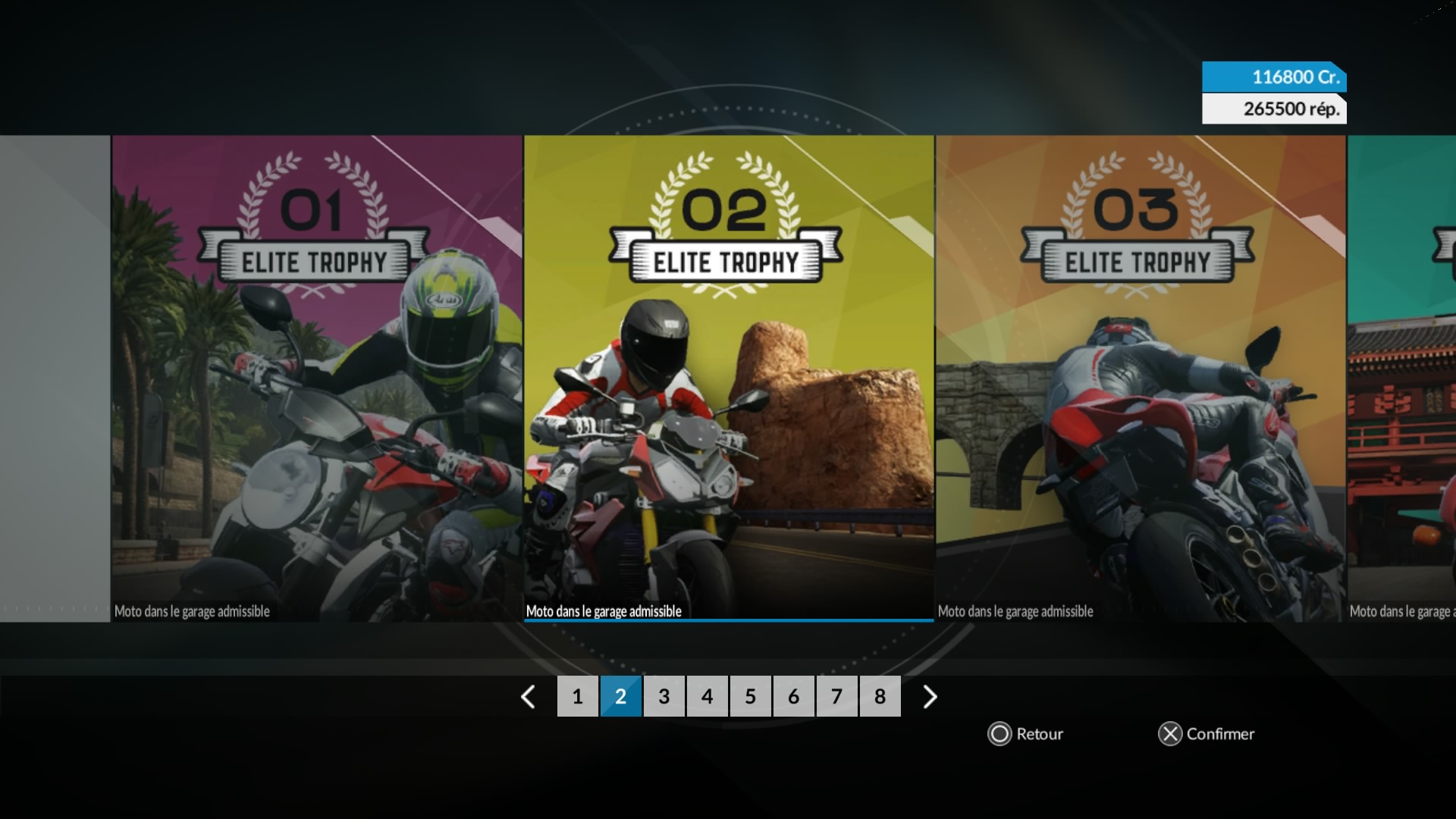Switch to page 3
Viewport: 1456px width, 819px height.
[664, 696]
